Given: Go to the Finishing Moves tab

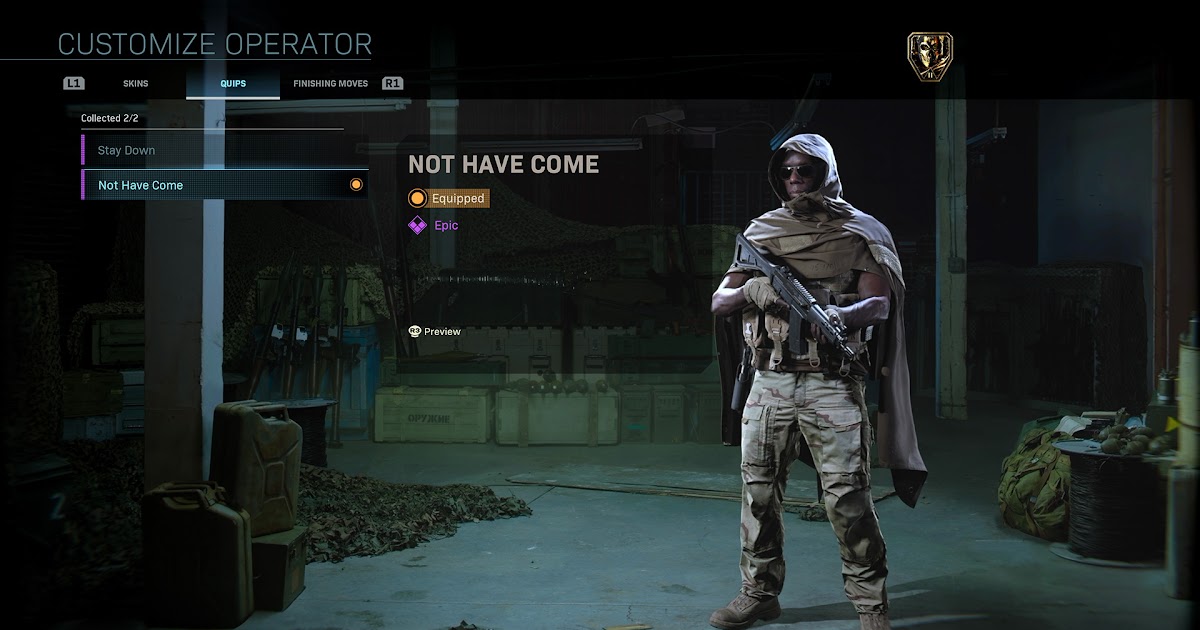Looking at the screenshot, I should click(x=330, y=84).
